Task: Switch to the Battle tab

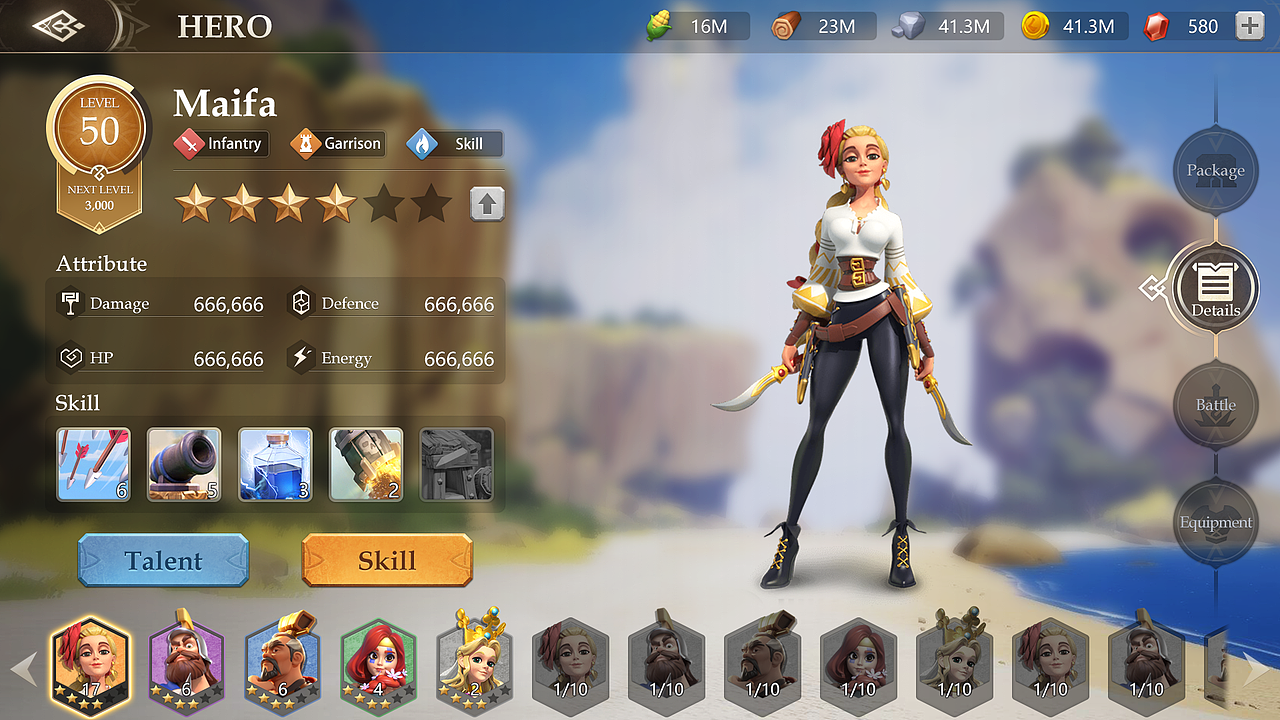Action: [1215, 405]
